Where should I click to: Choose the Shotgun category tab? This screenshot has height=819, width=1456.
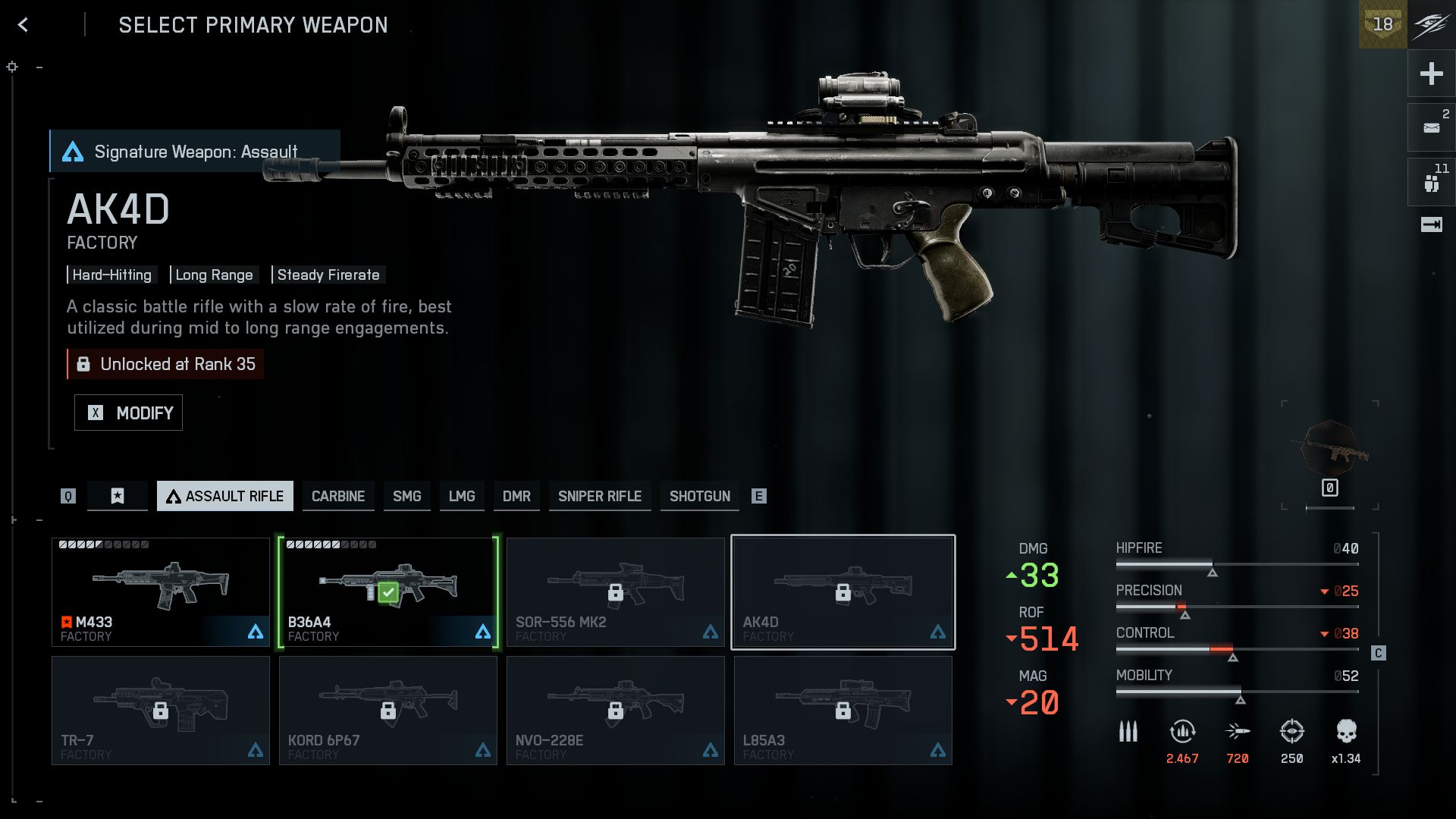[700, 496]
